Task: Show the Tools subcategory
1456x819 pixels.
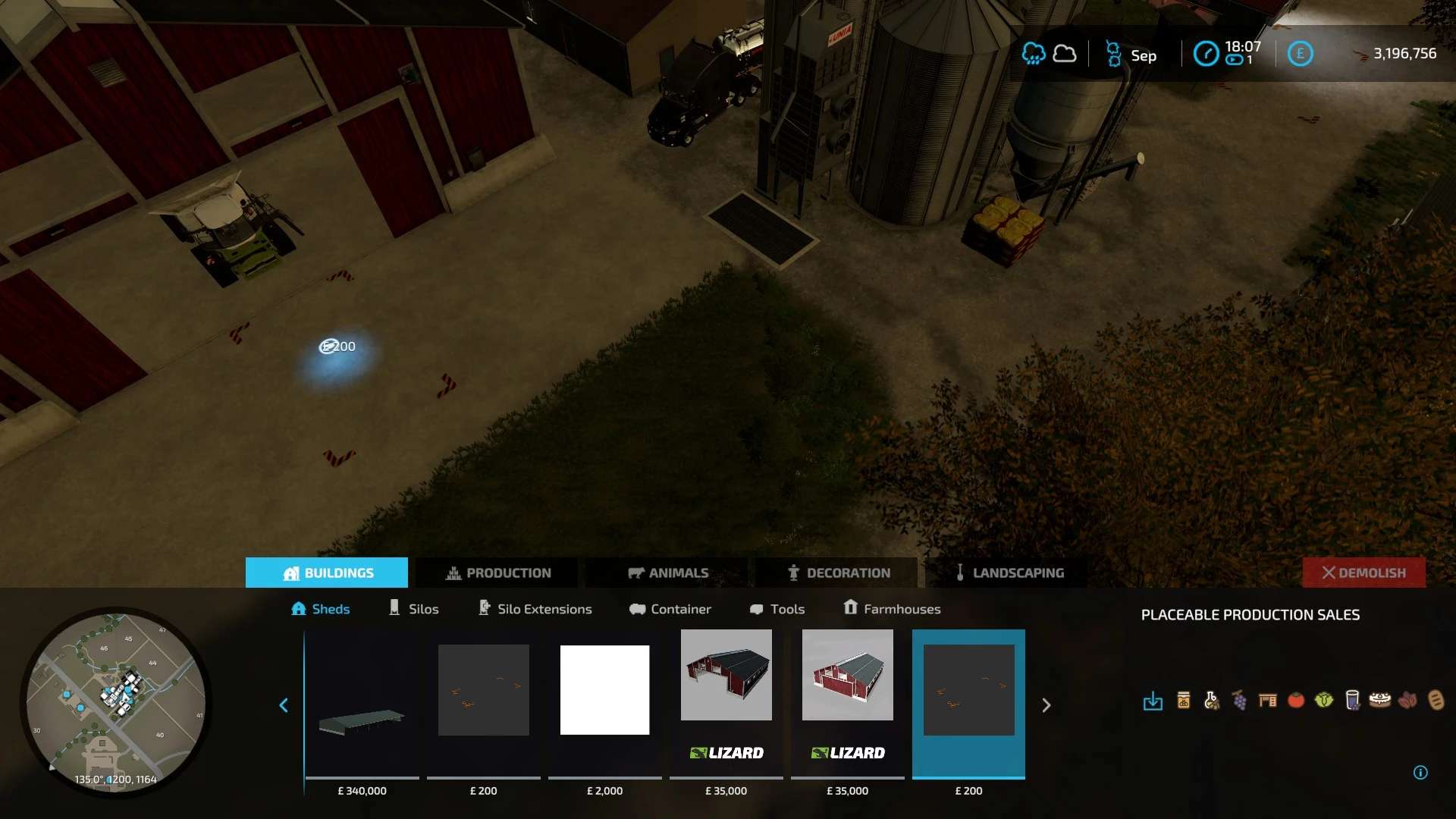Action: [x=777, y=609]
